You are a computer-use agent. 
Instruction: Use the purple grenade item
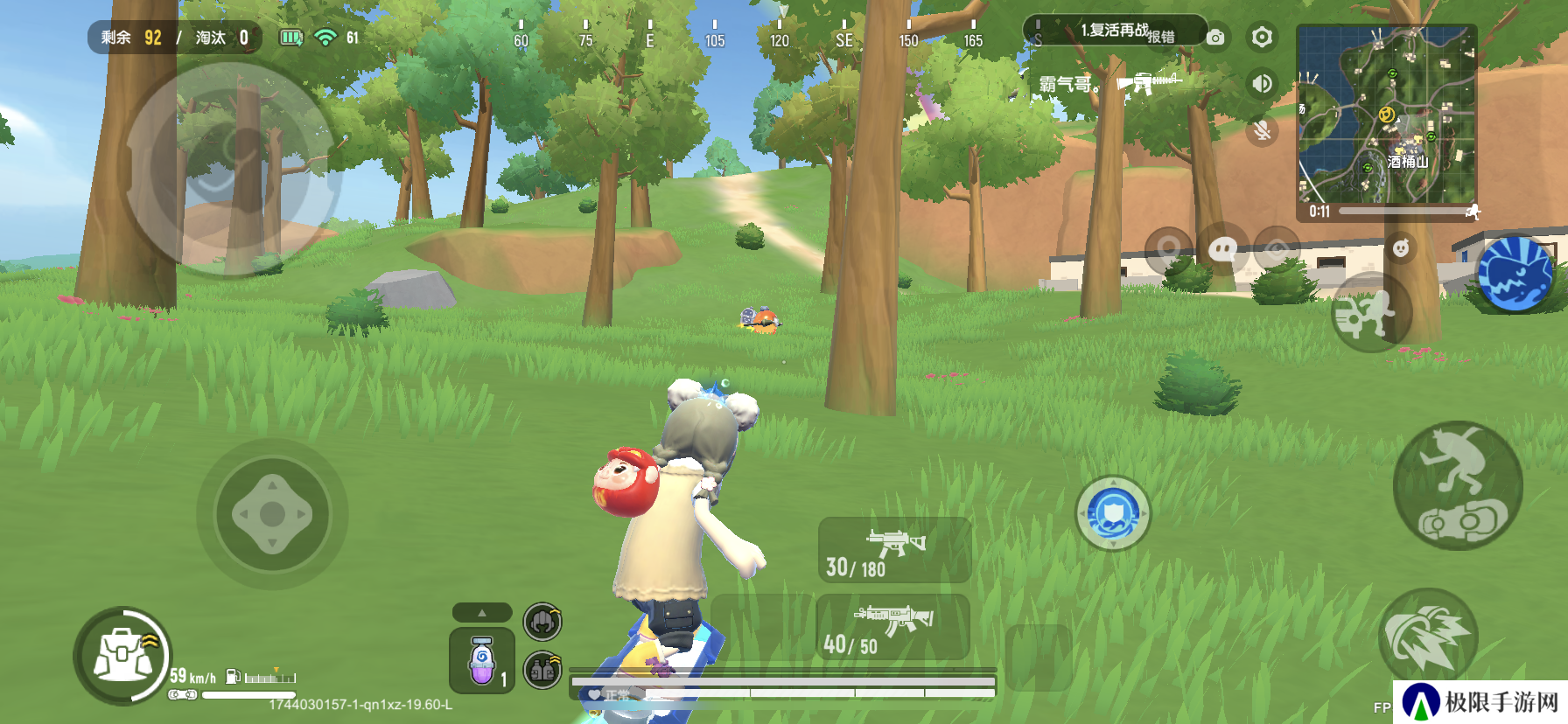tap(482, 661)
